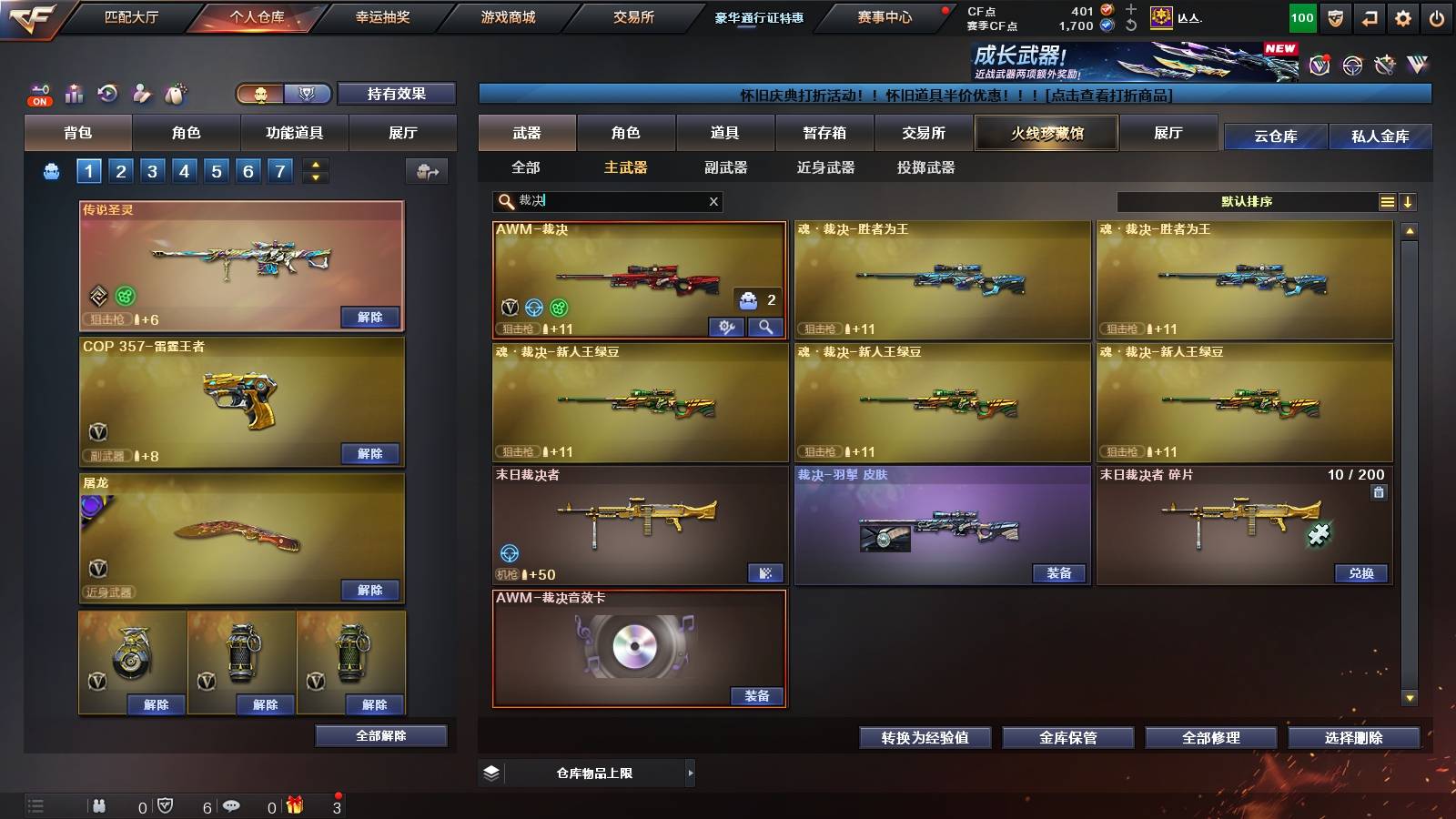Expand the 仓库物品上限 panel at the bottom
This screenshot has height=819, width=1456.
tap(690, 773)
